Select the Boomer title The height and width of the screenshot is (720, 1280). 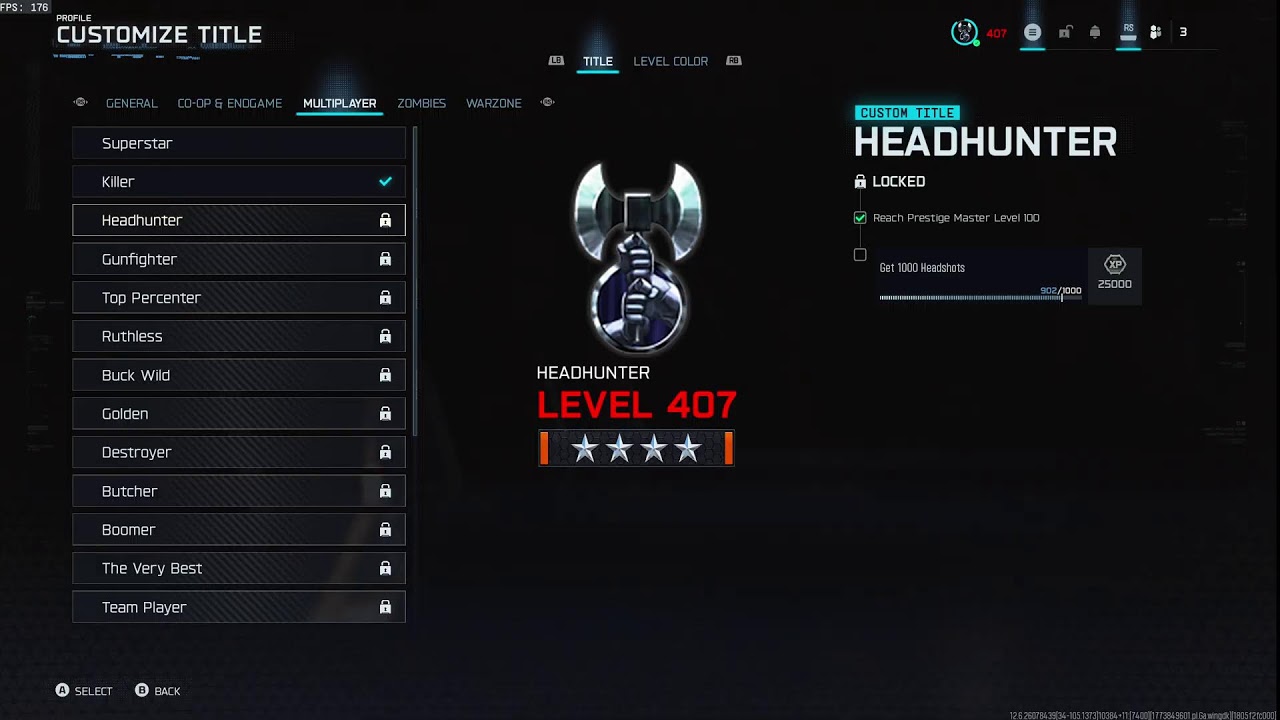click(238, 530)
